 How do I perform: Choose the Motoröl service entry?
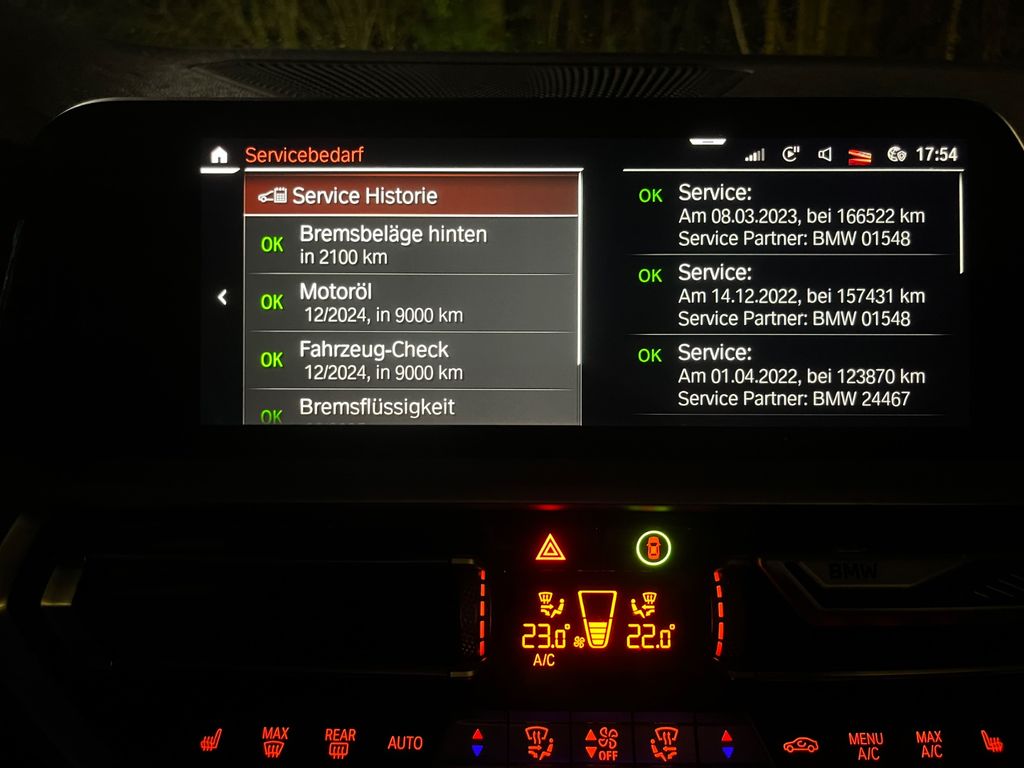point(411,303)
